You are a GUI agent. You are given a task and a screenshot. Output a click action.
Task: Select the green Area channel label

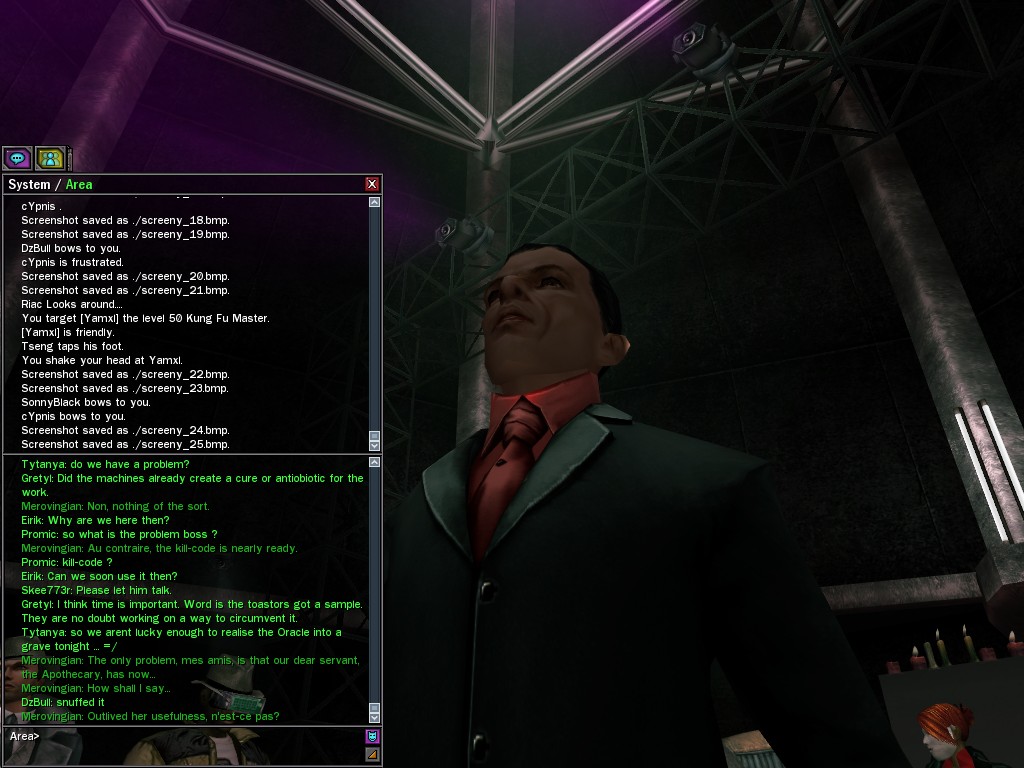click(79, 185)
